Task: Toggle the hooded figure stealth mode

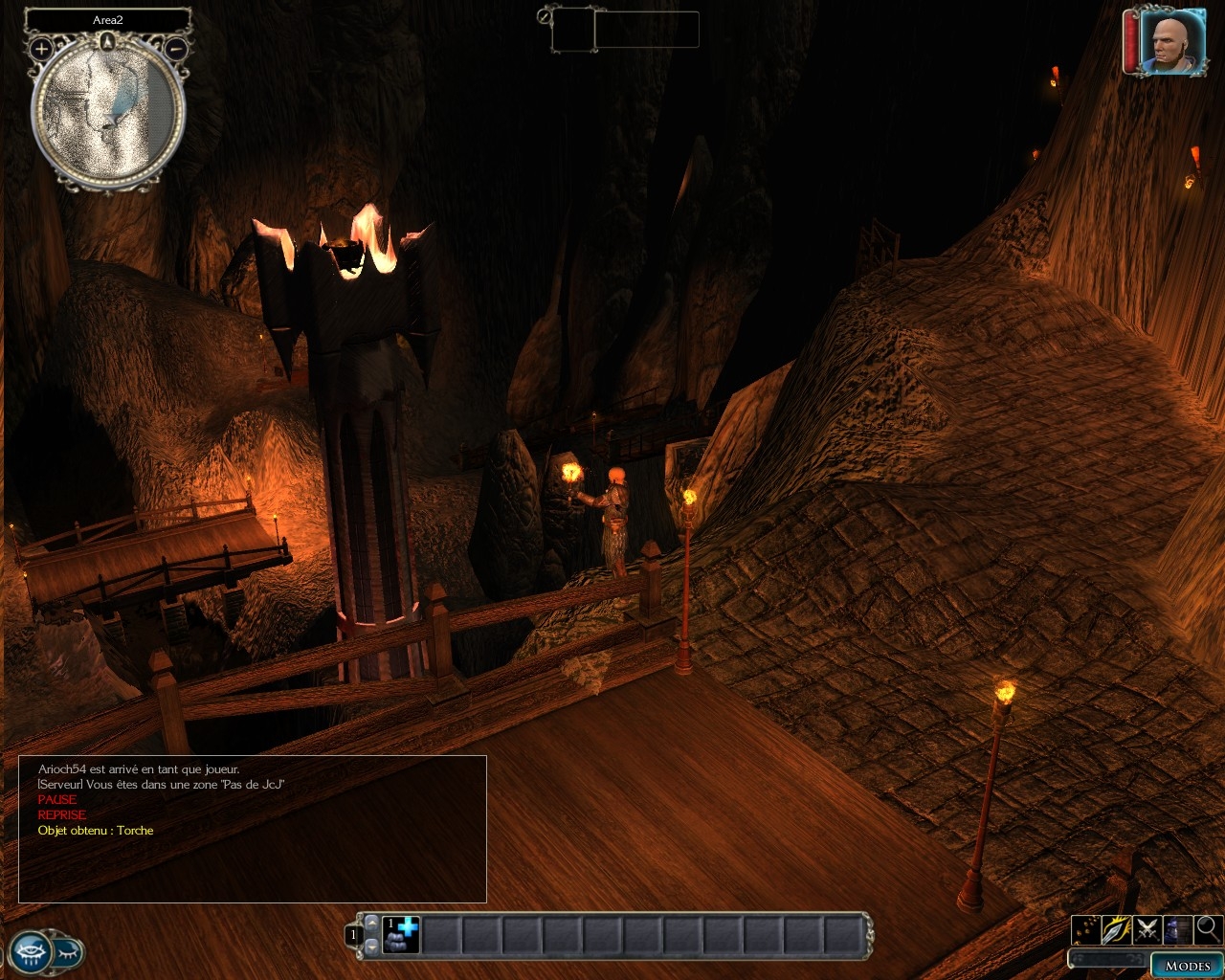Action: (x=1177, y=928)
